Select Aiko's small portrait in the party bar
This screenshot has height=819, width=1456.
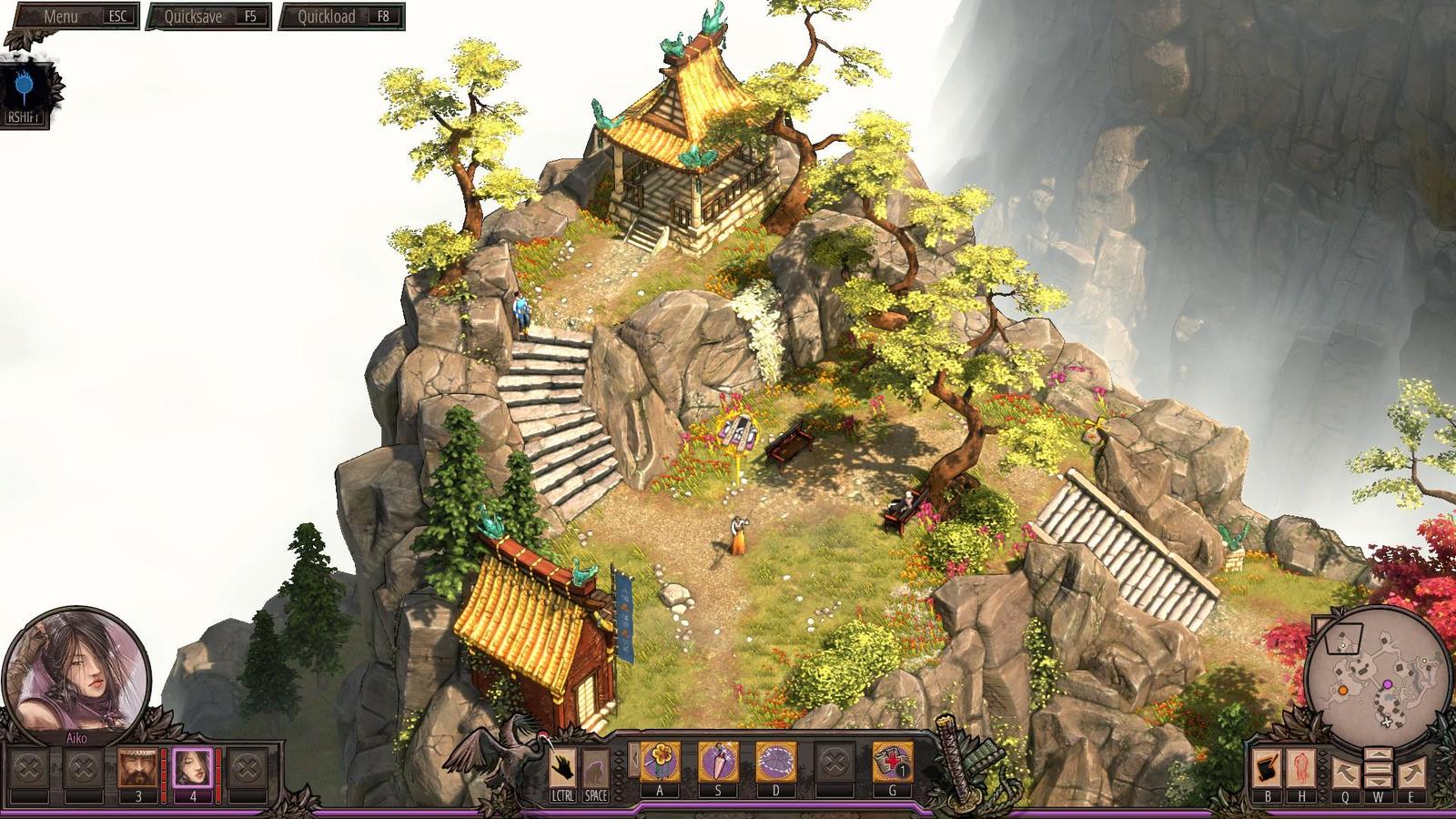(x=192, y=767)
